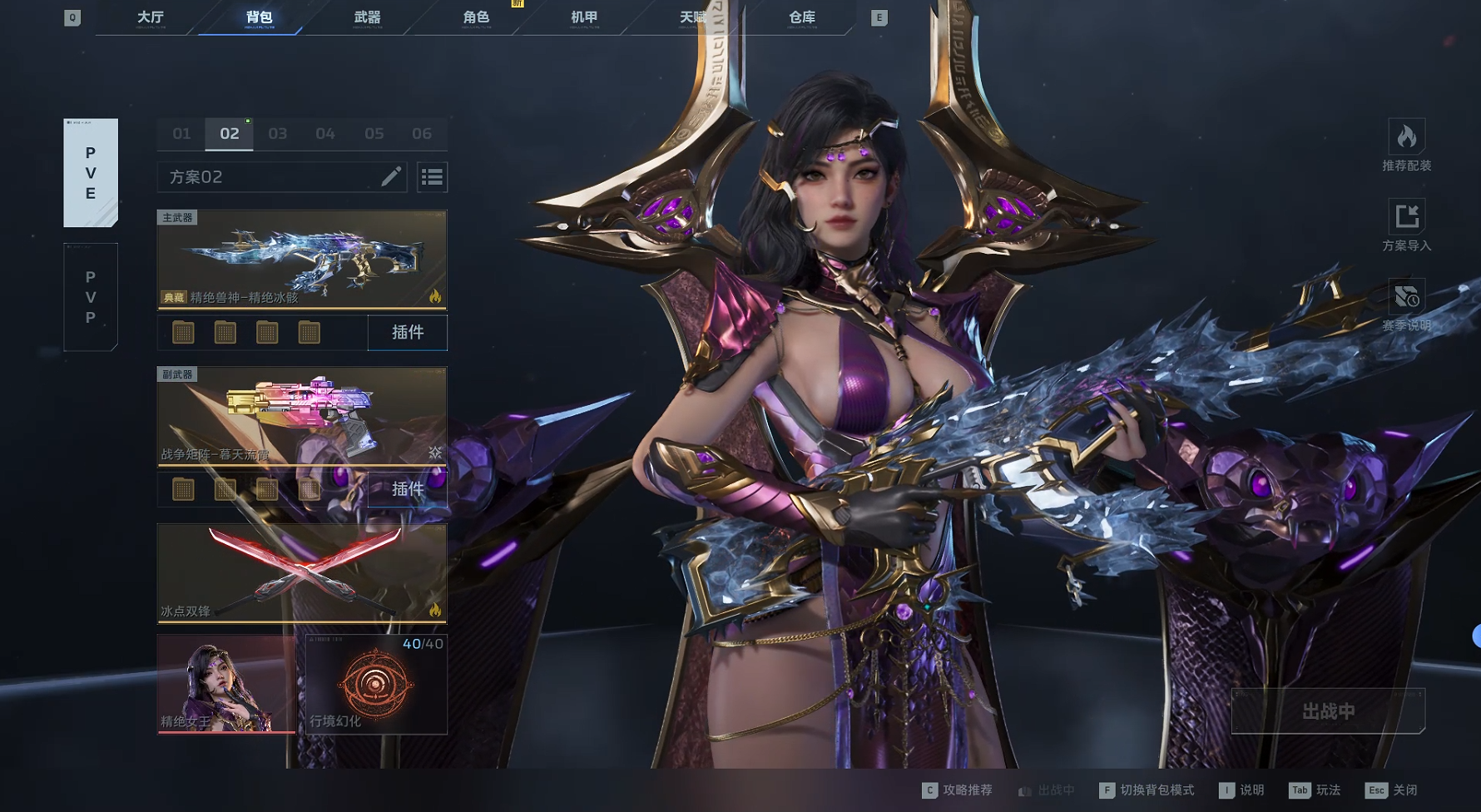Select the secondary weapon 战争矩阵-暮天流霞

302,416
